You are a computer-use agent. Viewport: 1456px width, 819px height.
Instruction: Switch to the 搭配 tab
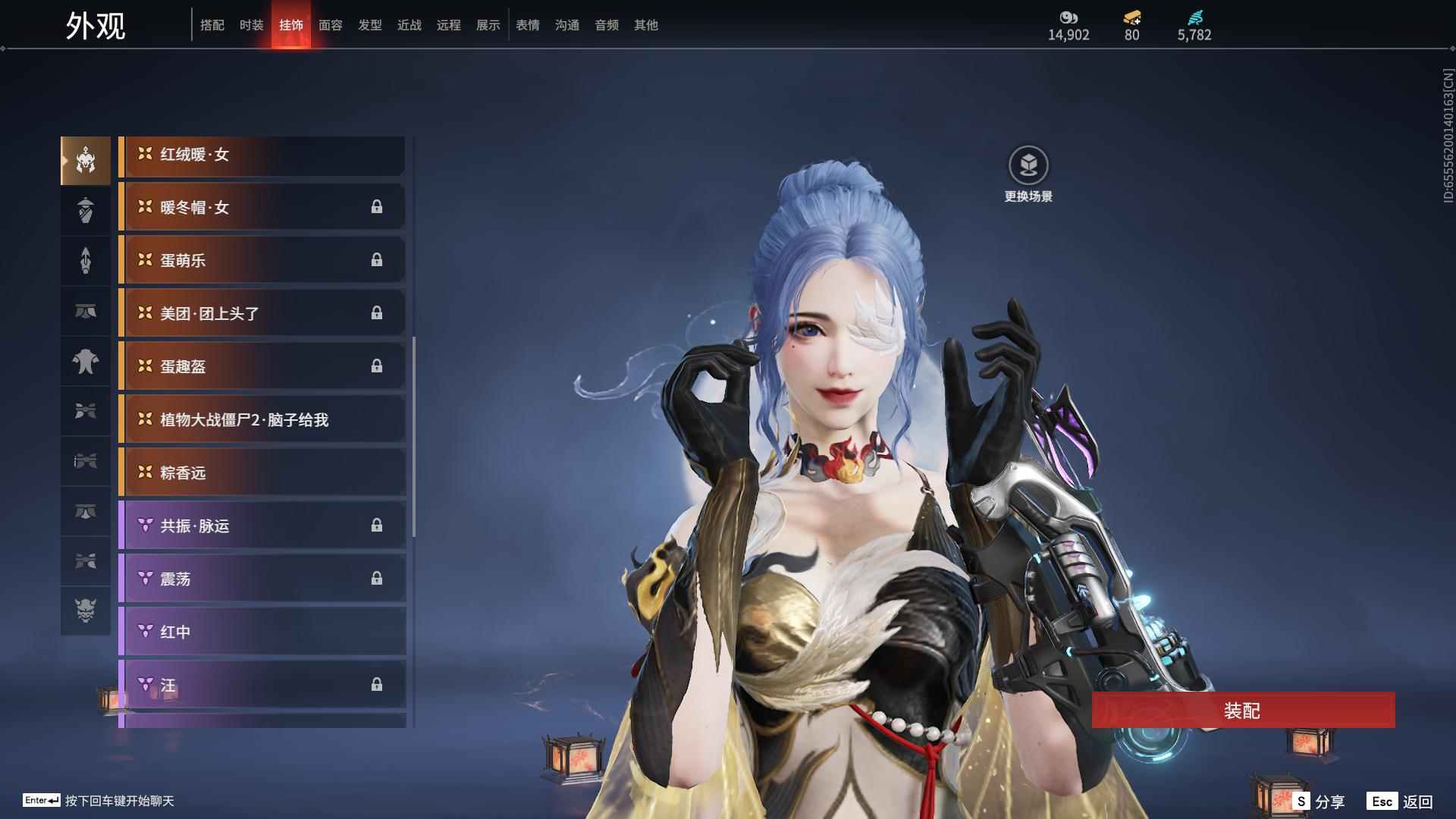pyautogui.click(x=212, y=25)
